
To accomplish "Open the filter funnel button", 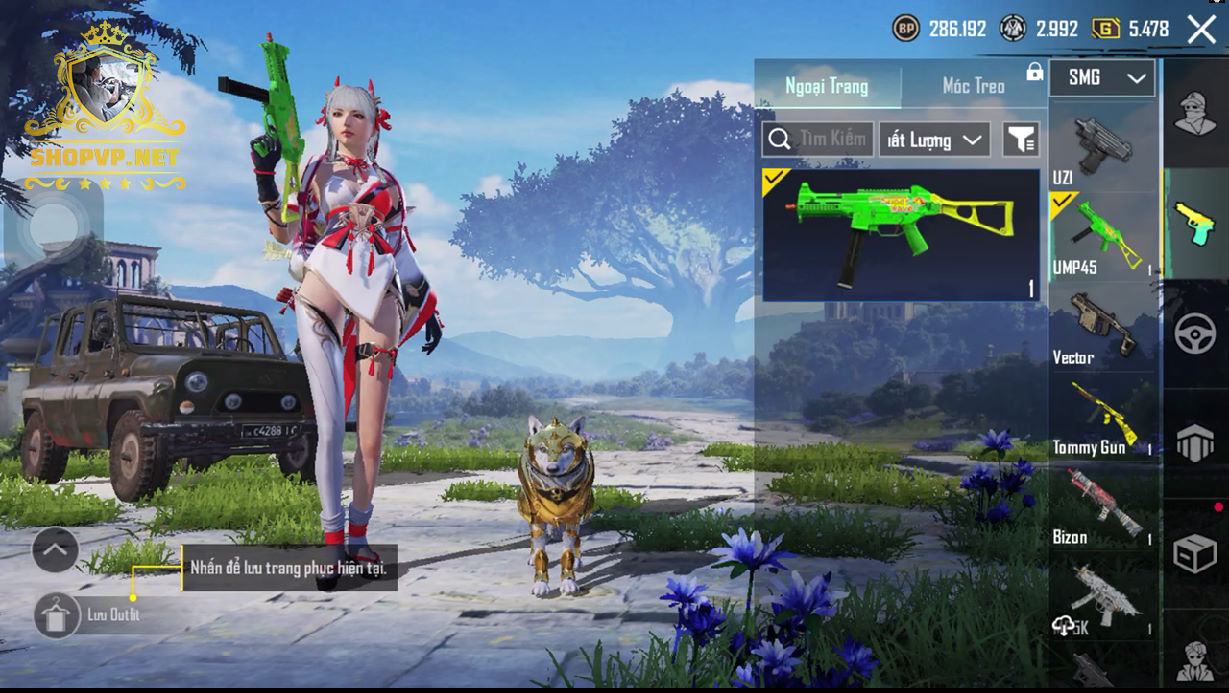I will (x=1021, y=140).
